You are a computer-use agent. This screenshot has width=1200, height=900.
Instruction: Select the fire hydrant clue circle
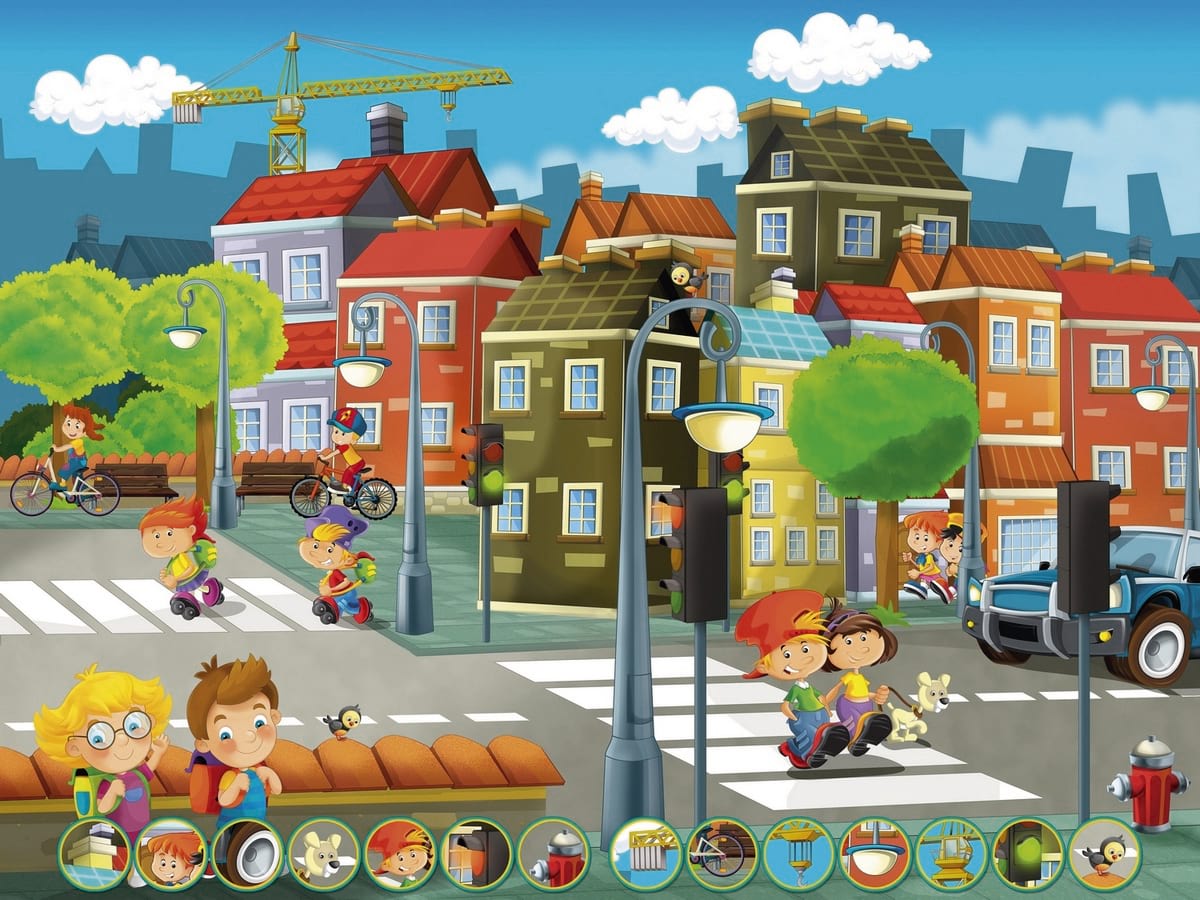pyautogui.click(x=553, y=854)
